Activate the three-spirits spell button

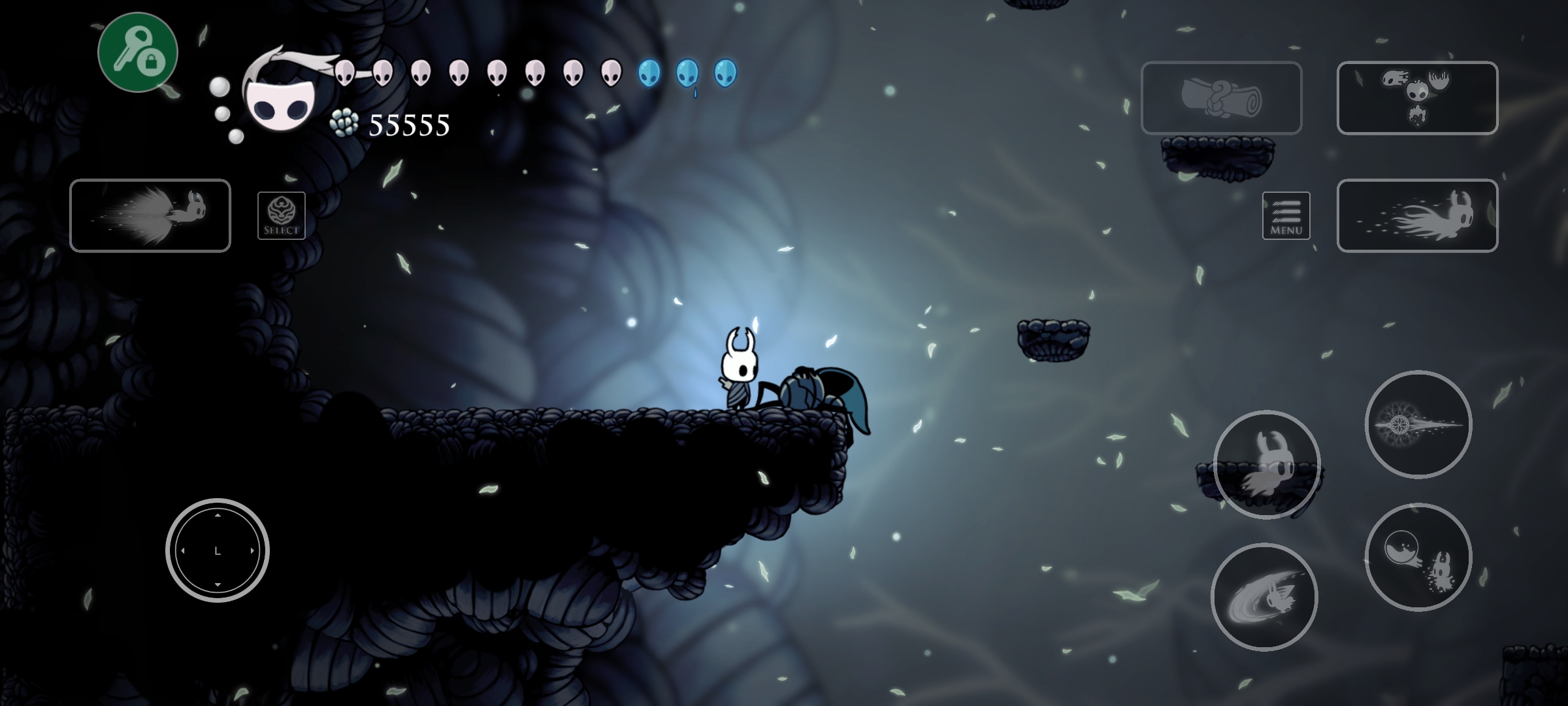click(x=1417, y=98)
